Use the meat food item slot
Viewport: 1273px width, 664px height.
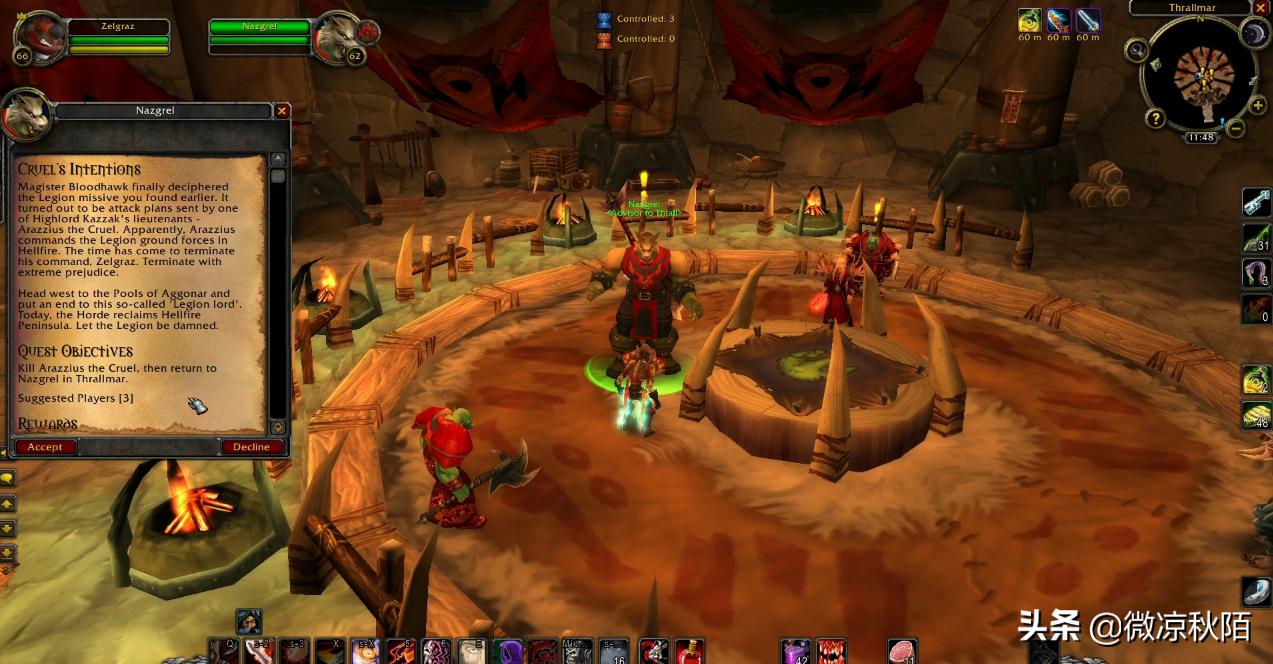pos(902,652)
